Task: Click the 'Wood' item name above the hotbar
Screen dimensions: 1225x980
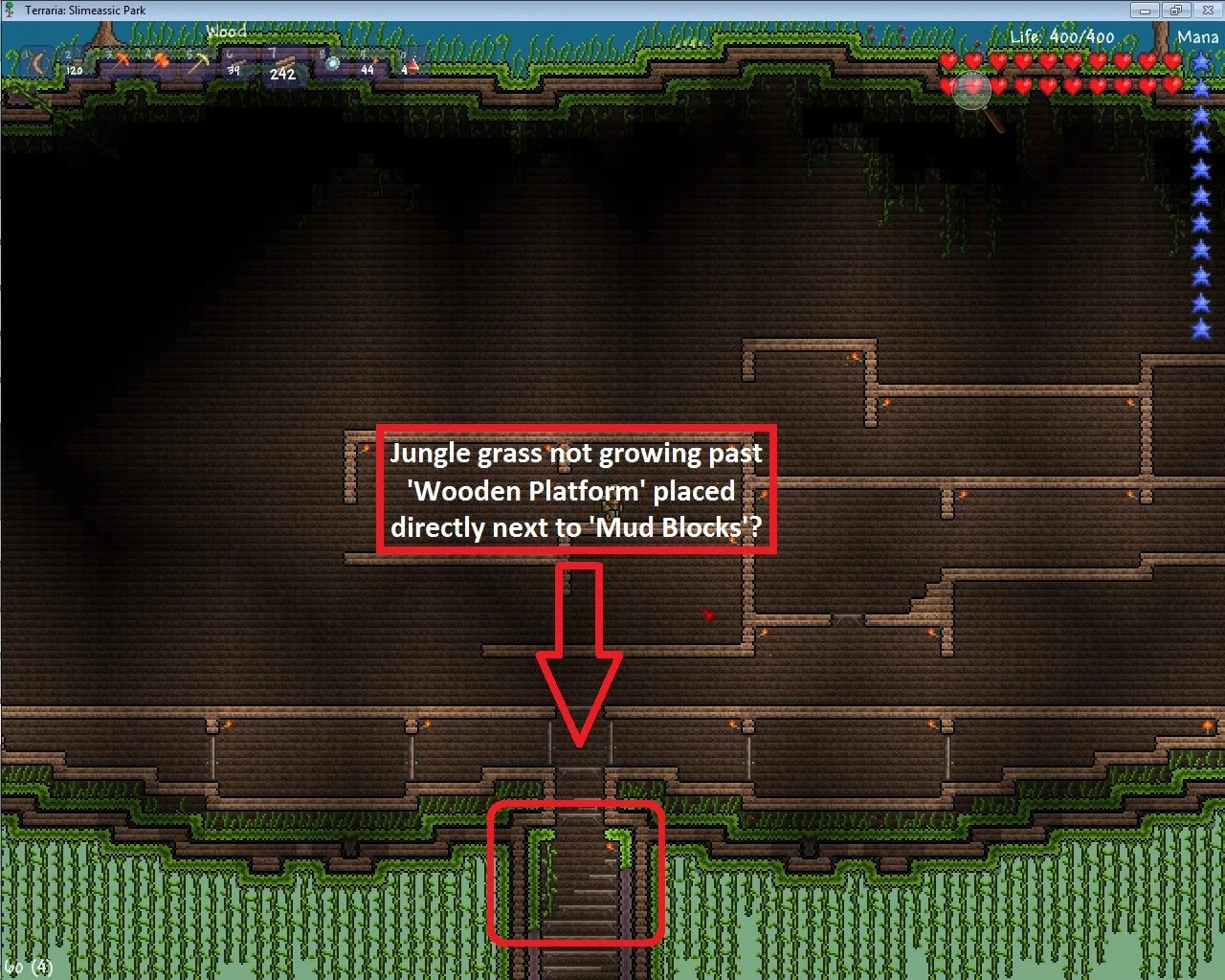Action: point(227,32)
